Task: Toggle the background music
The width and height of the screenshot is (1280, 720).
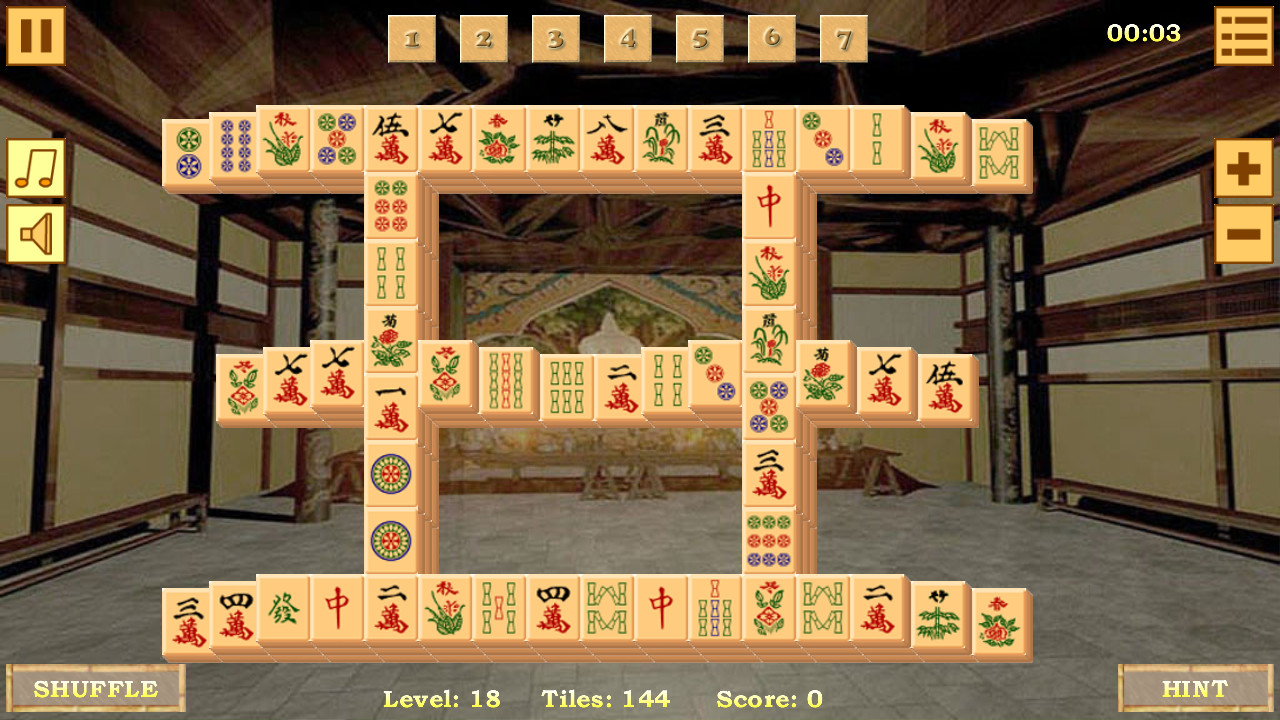Action: coord(37,170)
